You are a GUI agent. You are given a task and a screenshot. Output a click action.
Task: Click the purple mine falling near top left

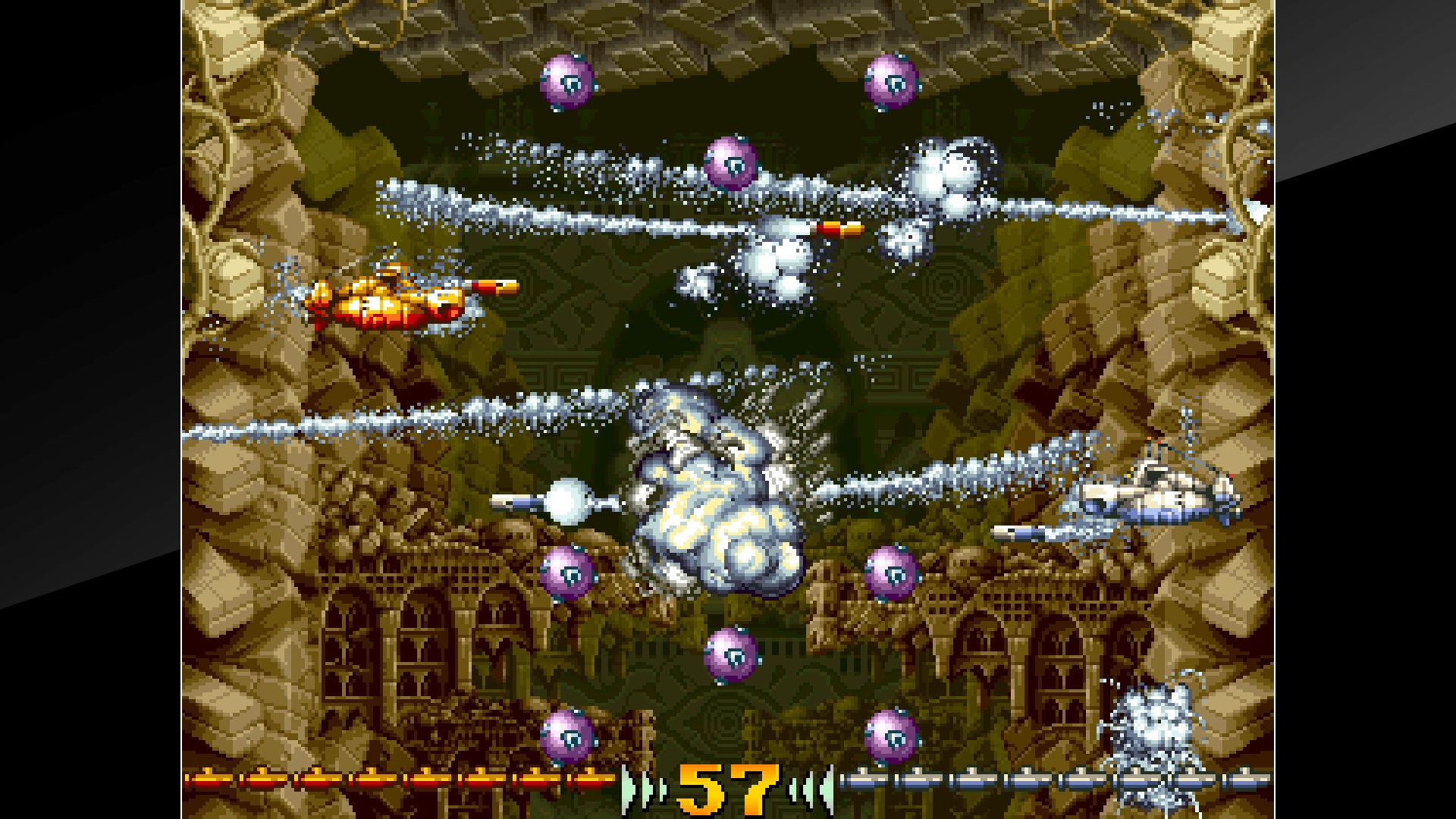click(x=567, y=81)
